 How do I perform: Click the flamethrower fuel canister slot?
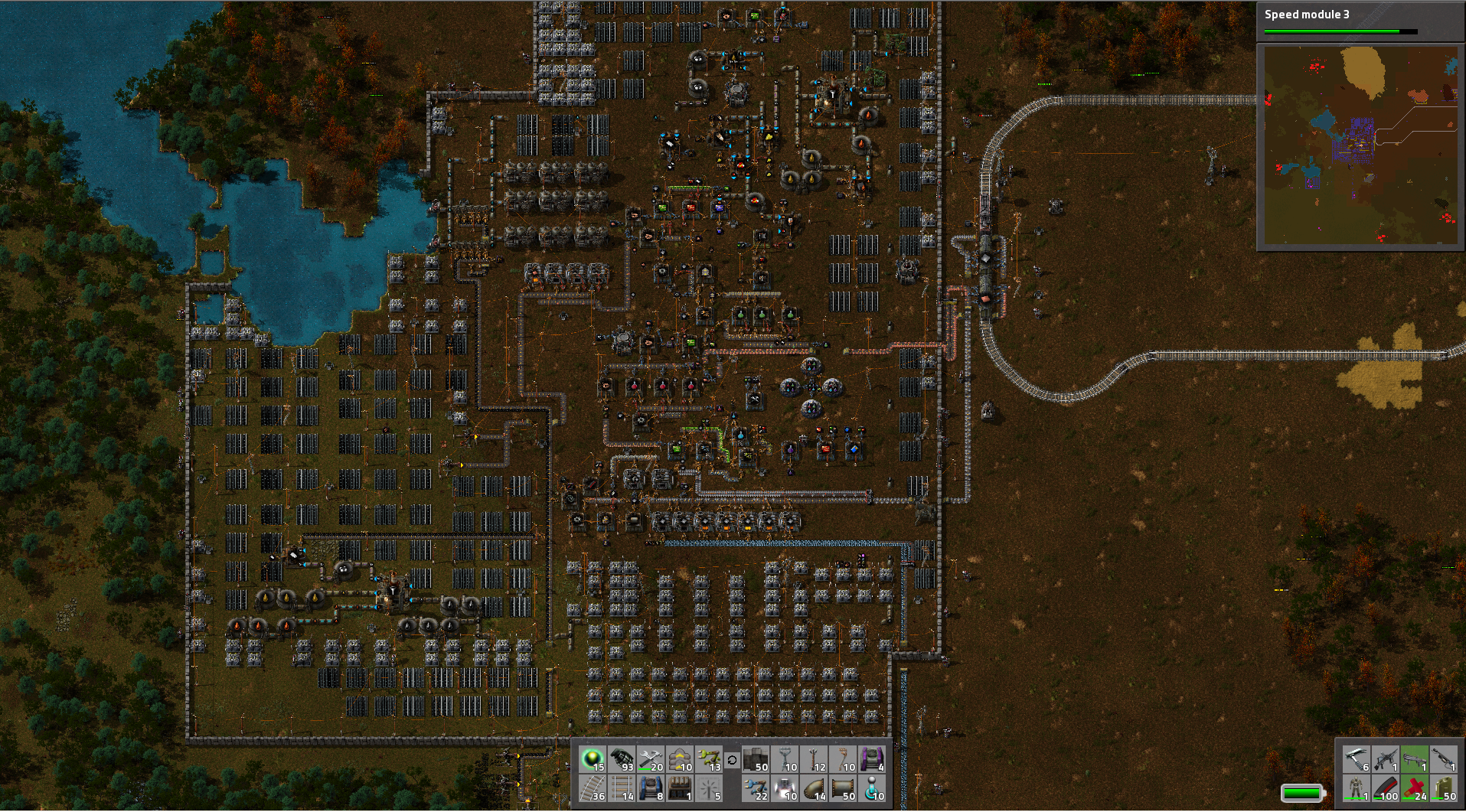[1443, 788]
